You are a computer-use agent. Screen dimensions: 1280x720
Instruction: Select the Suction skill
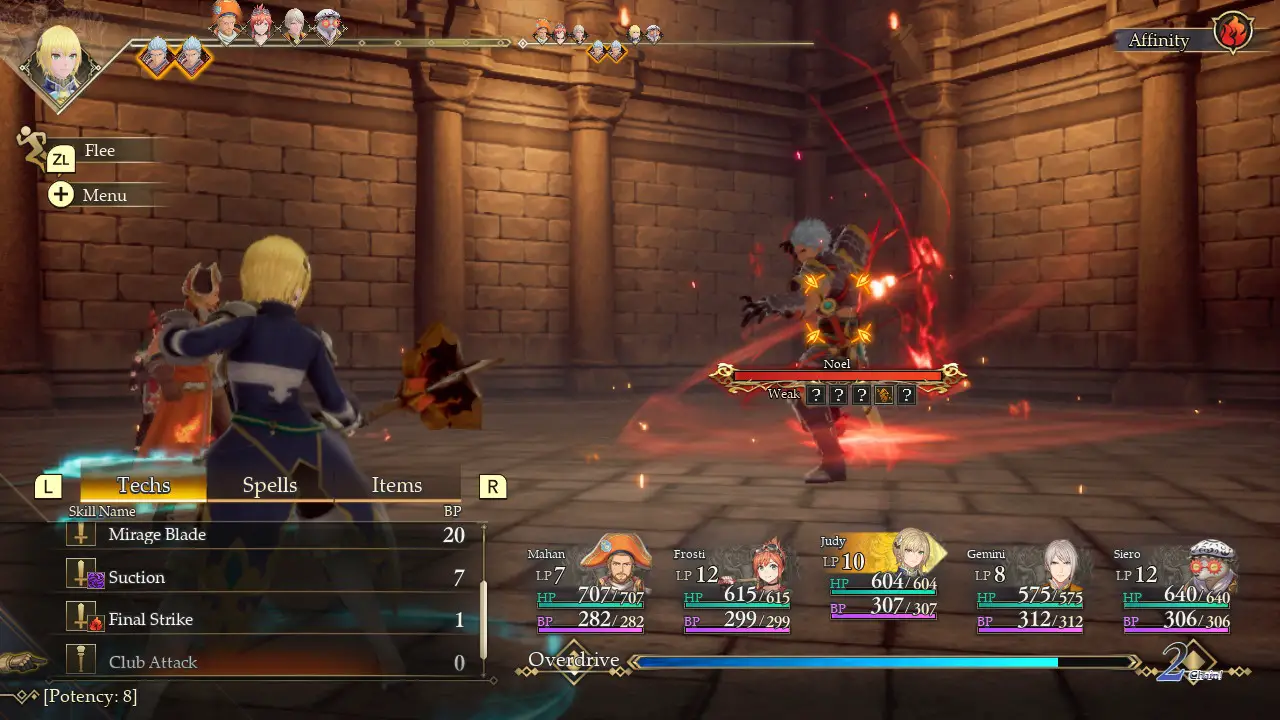[x=260, y=577]
